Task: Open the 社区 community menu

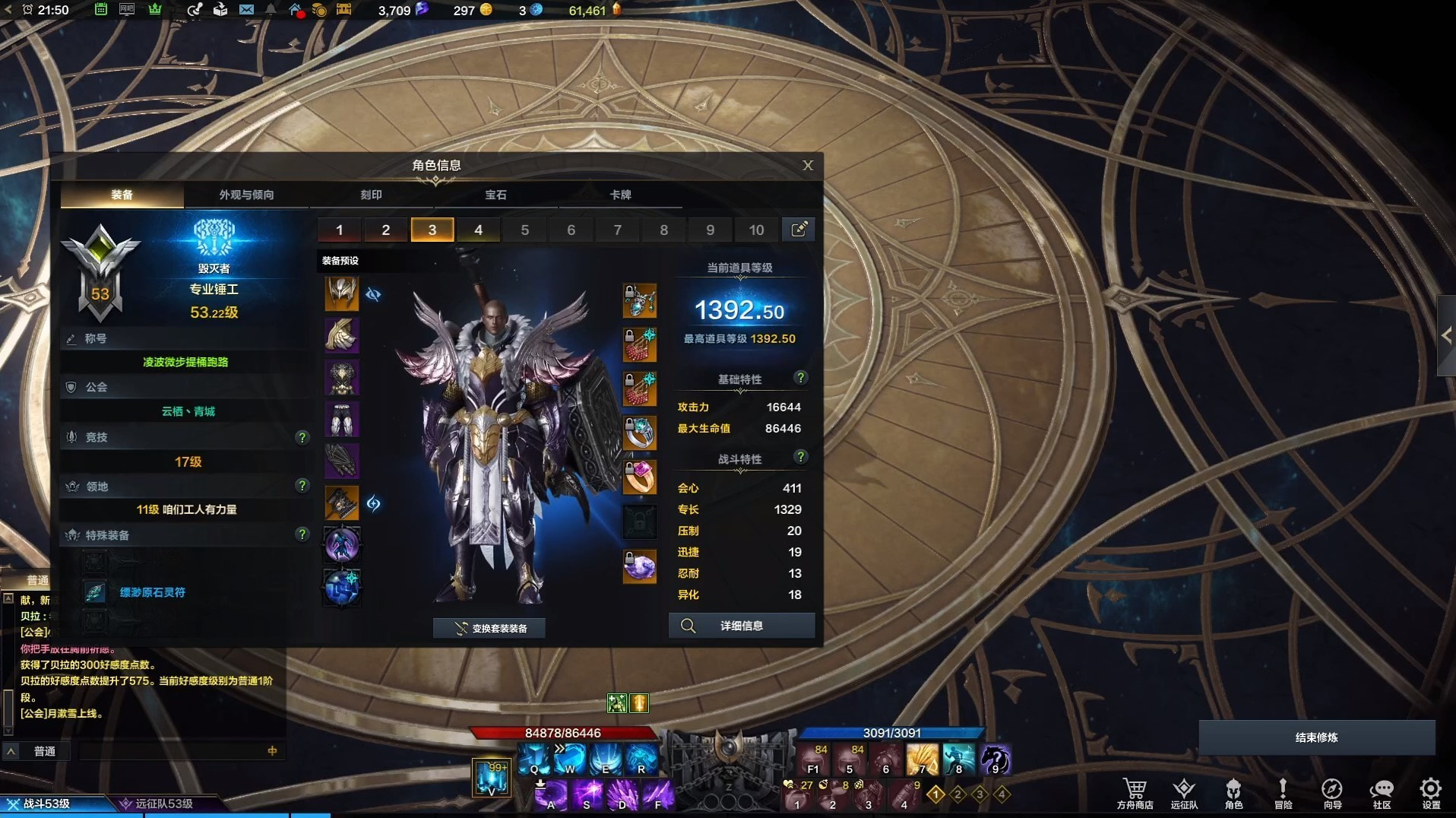Action: click(1381, 793)
